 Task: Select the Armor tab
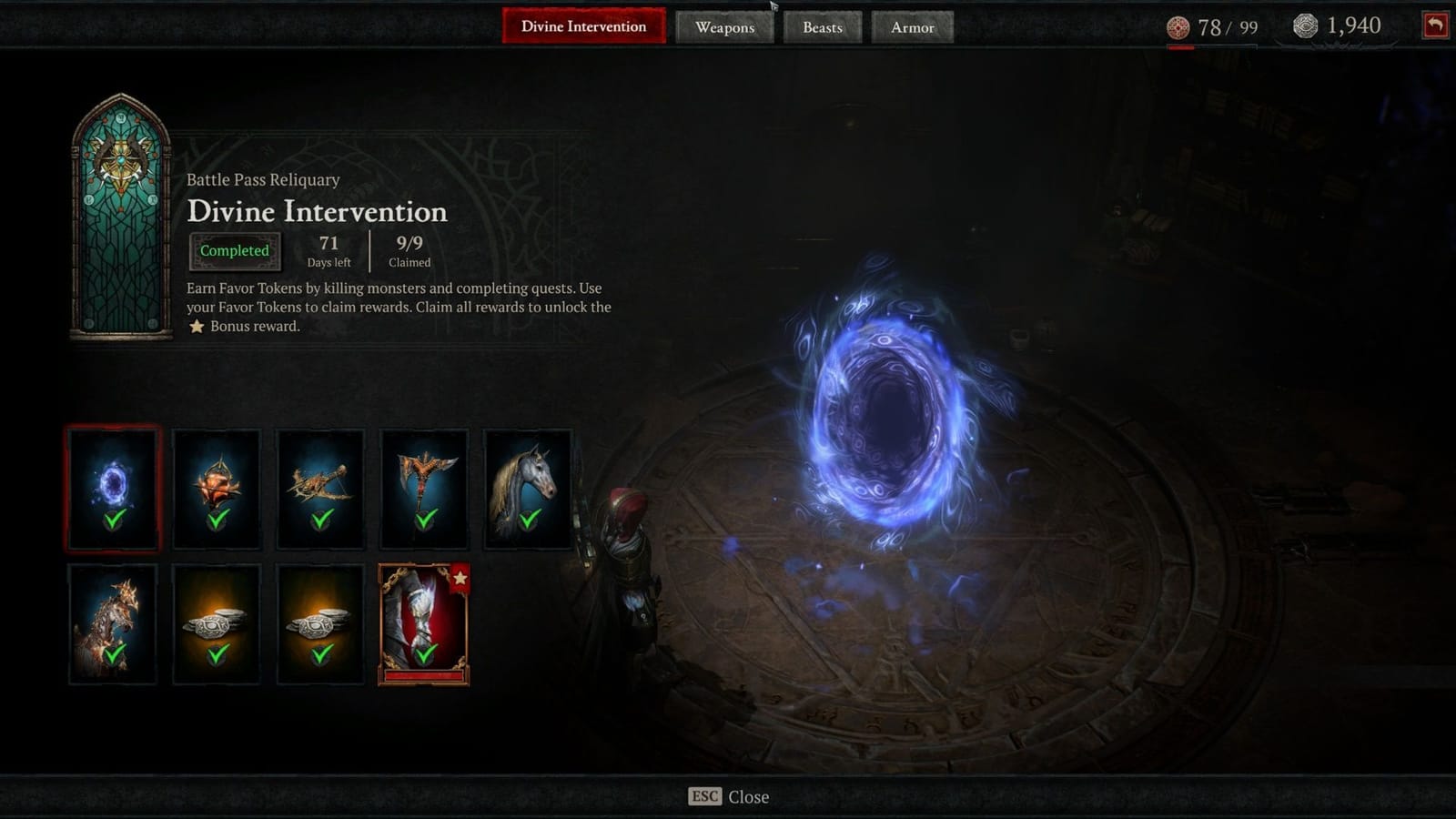(x=912, y=27)
